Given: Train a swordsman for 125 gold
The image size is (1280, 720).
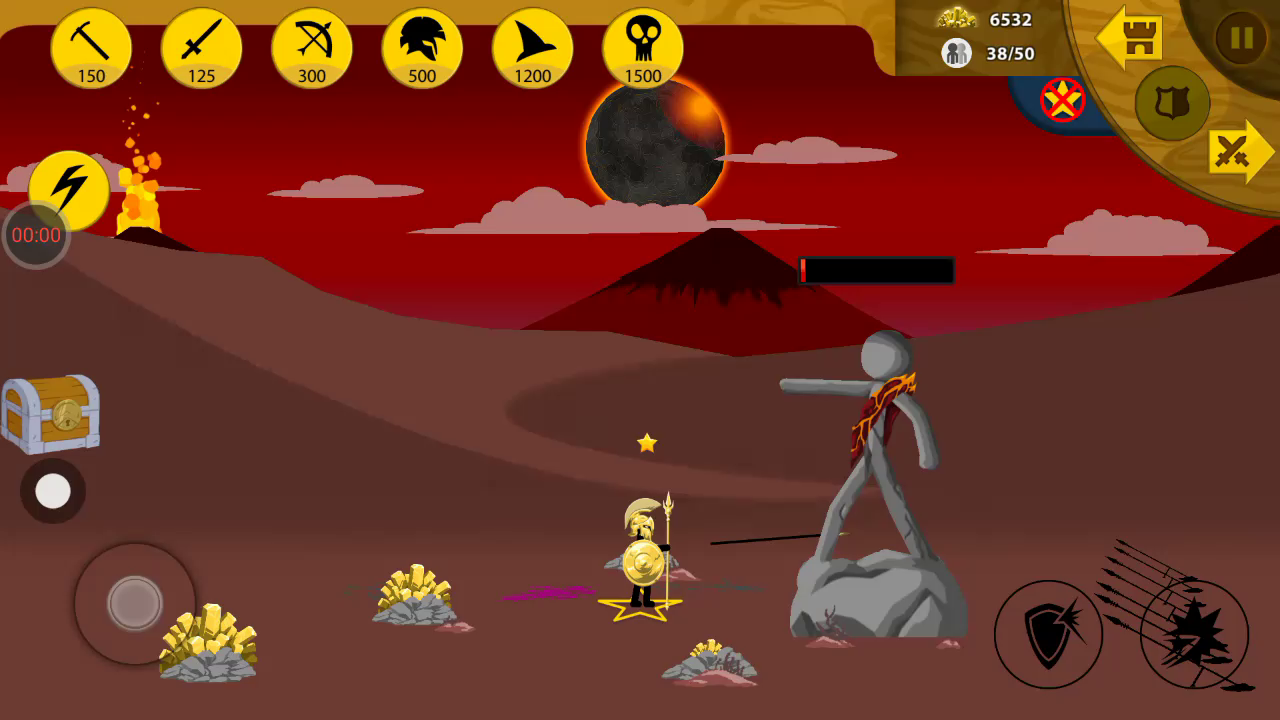Looking at the screenshot, I should [201, 47].
